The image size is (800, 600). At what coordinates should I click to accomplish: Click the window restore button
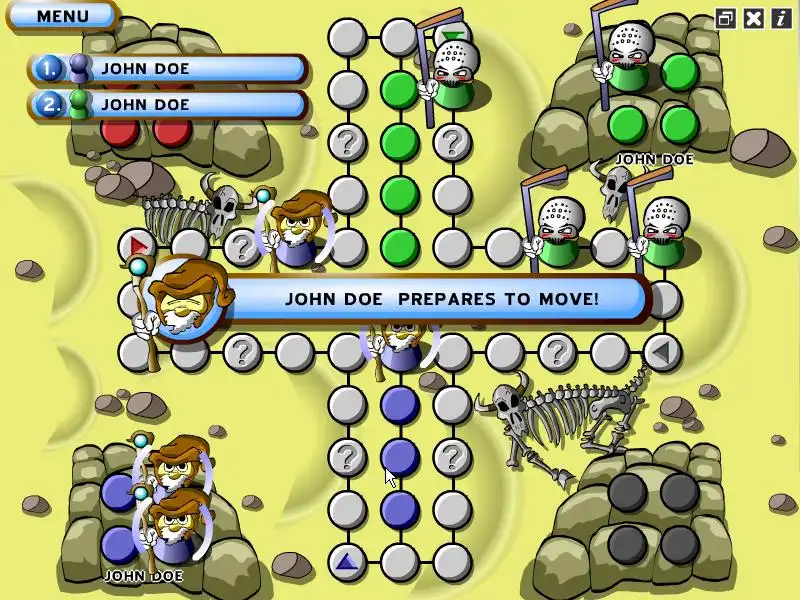725,17
